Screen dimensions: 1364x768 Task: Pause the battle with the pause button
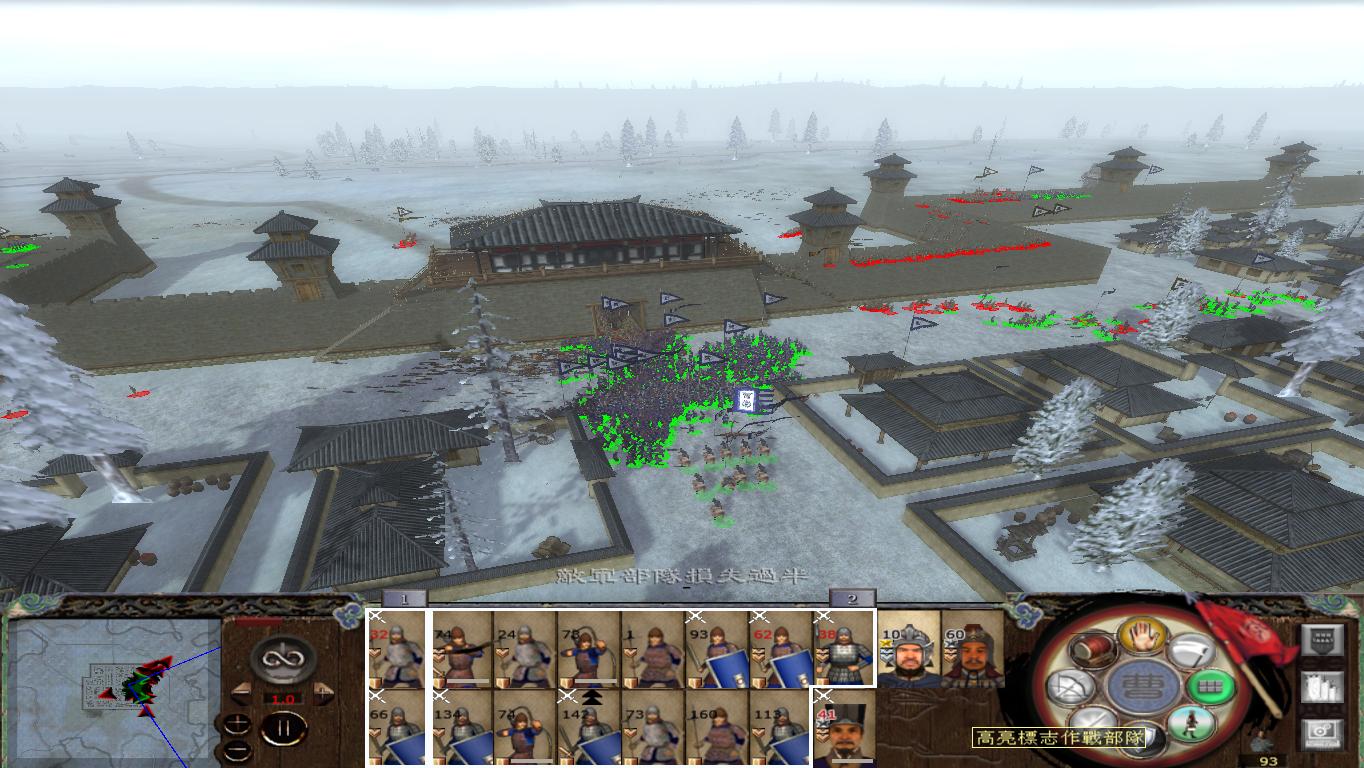(x=284, y=729)
